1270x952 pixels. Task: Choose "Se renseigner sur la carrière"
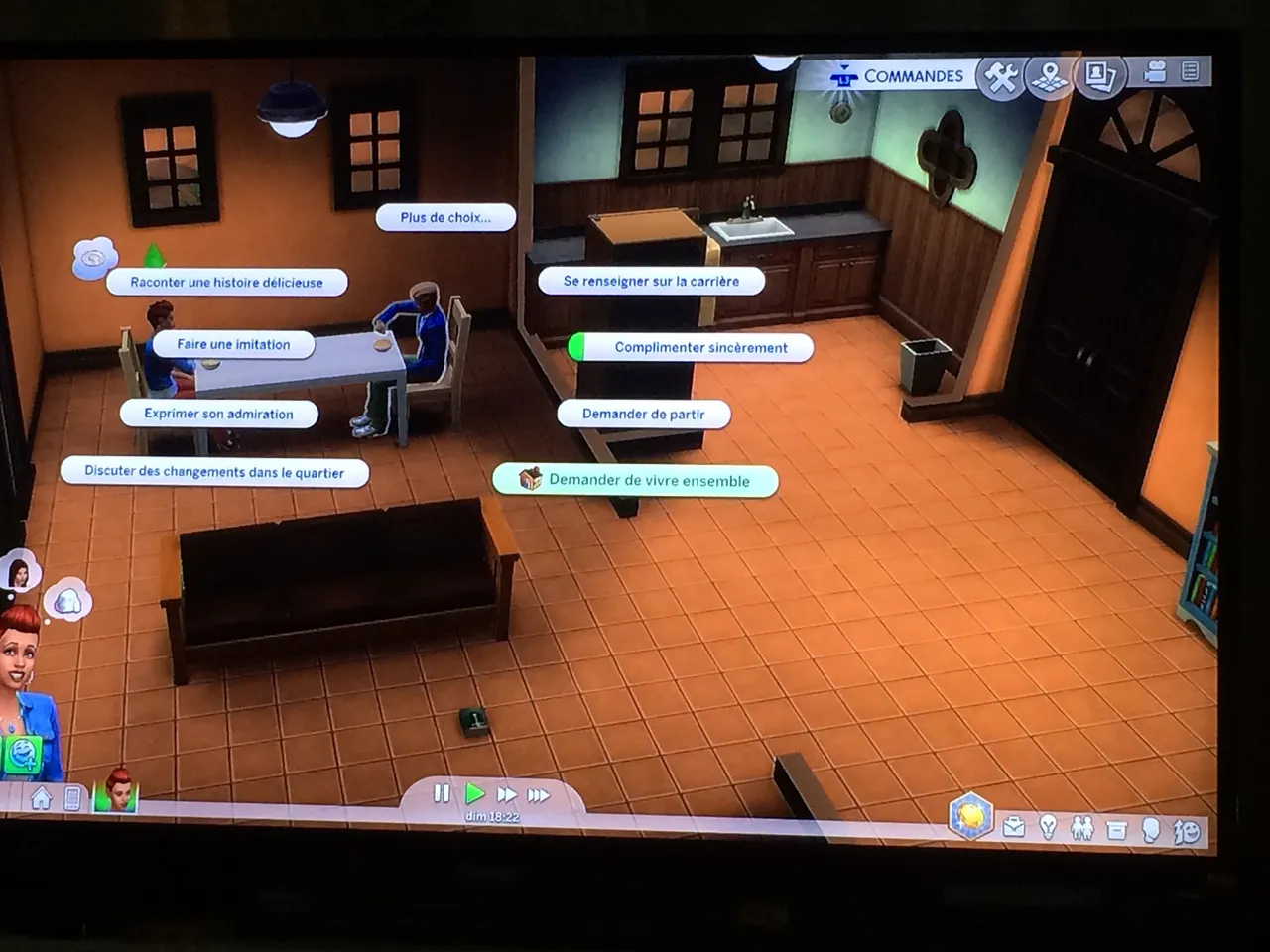coord(651,281)
